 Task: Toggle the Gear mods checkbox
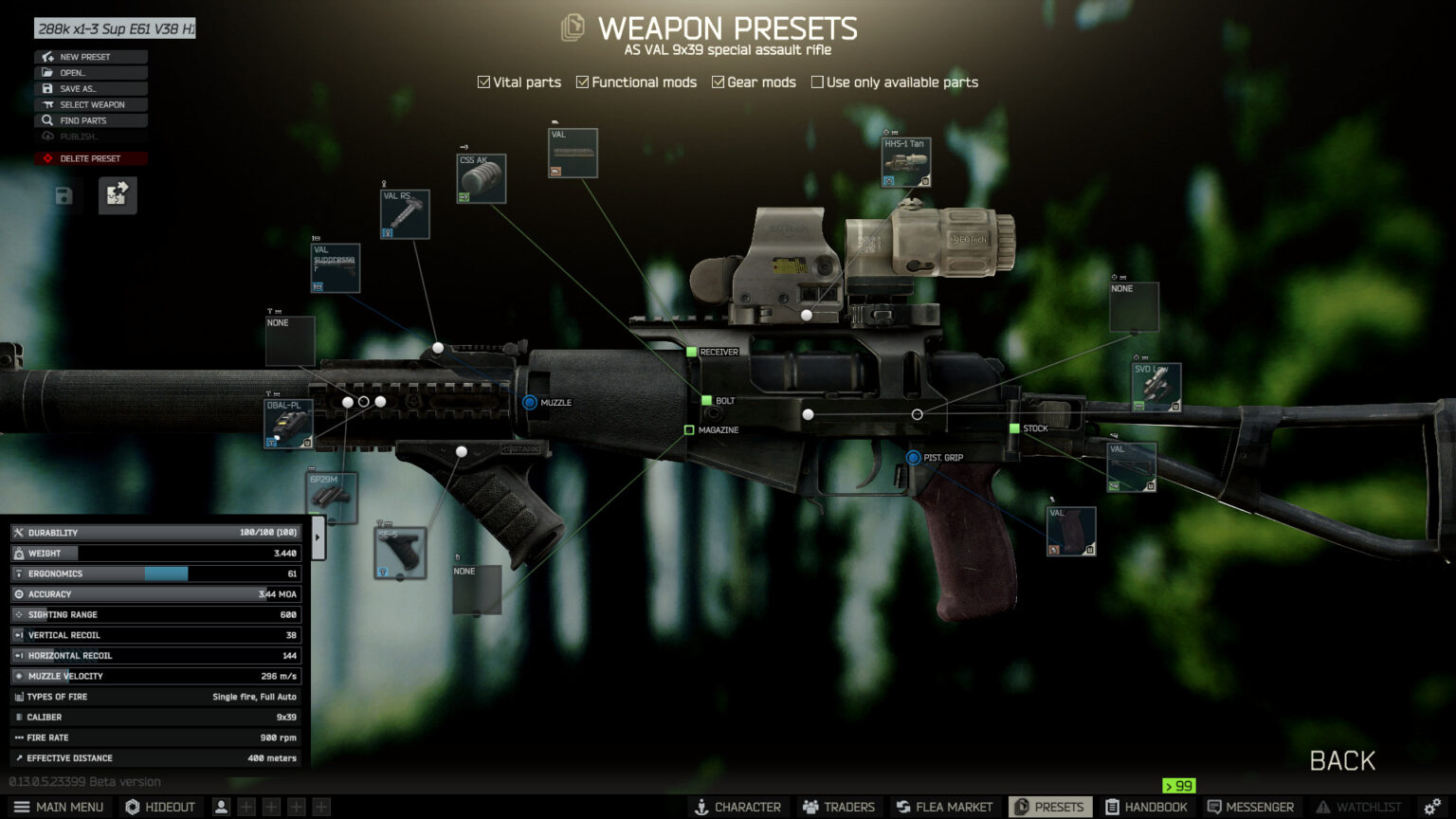click(x=718, y=82)
